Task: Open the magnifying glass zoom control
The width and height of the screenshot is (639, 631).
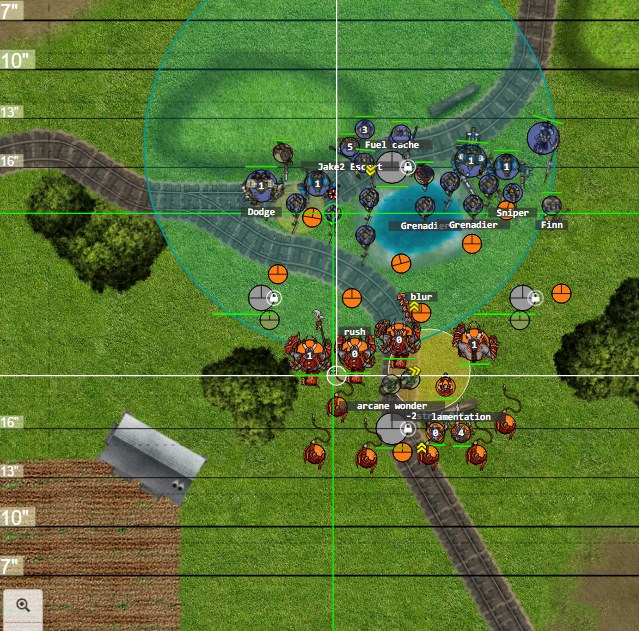Action: (x=23, y=605)
